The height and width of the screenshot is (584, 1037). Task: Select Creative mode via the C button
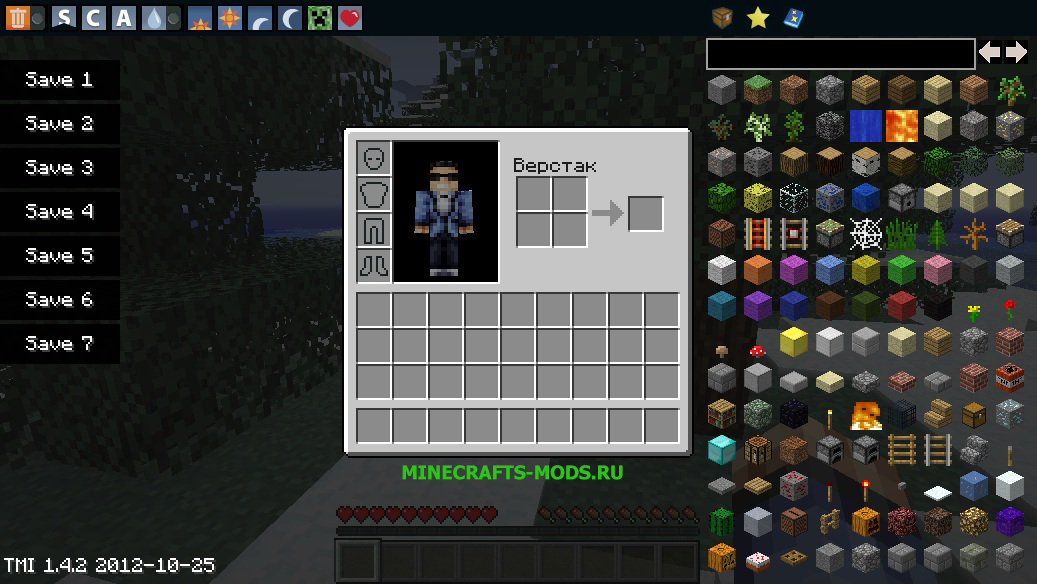coord(94,17)
